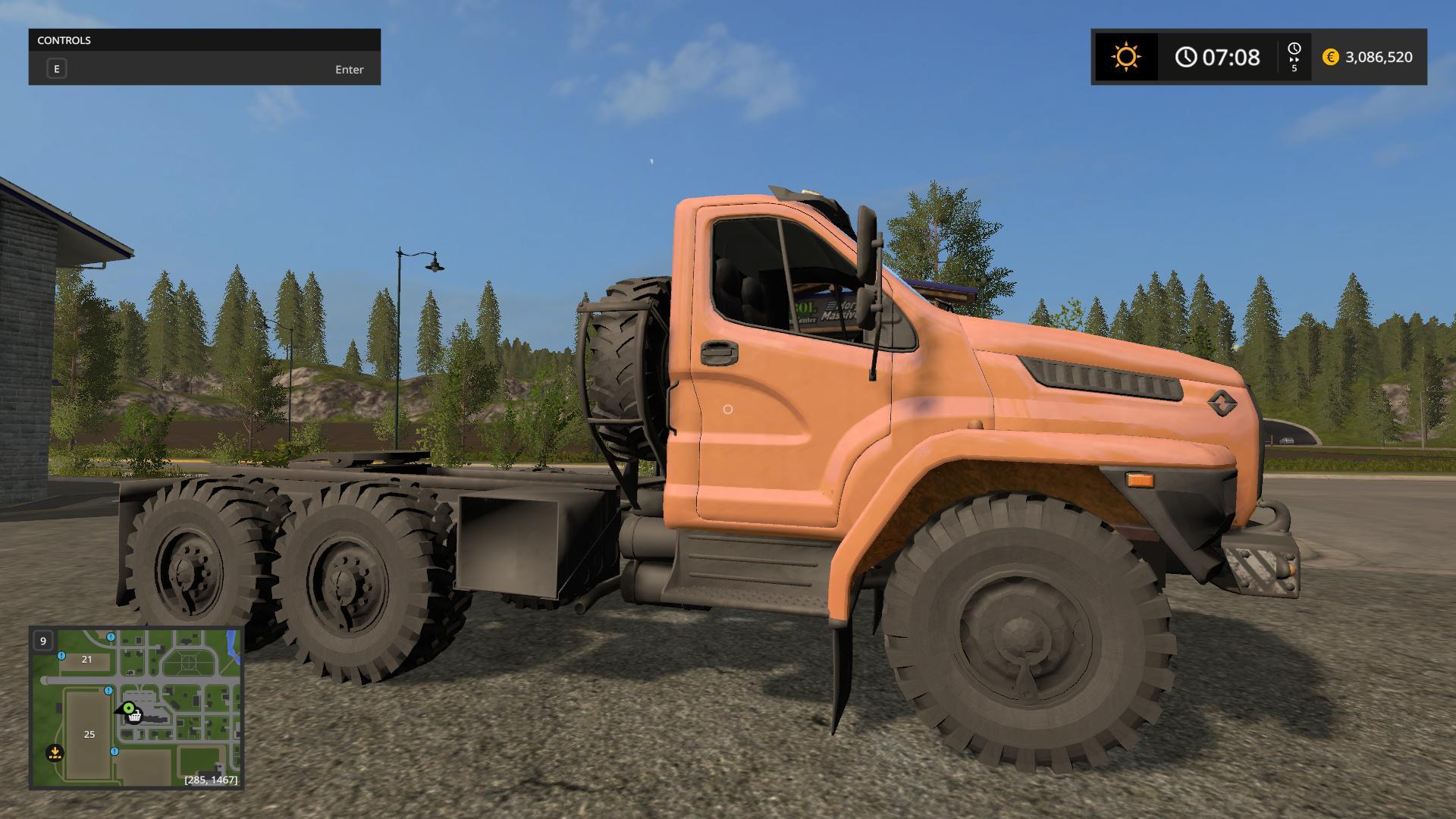This screenshot has width=1456, height=819.
Task: Select the shop basket marker on minimap
Action: click(x=135, y=717)
